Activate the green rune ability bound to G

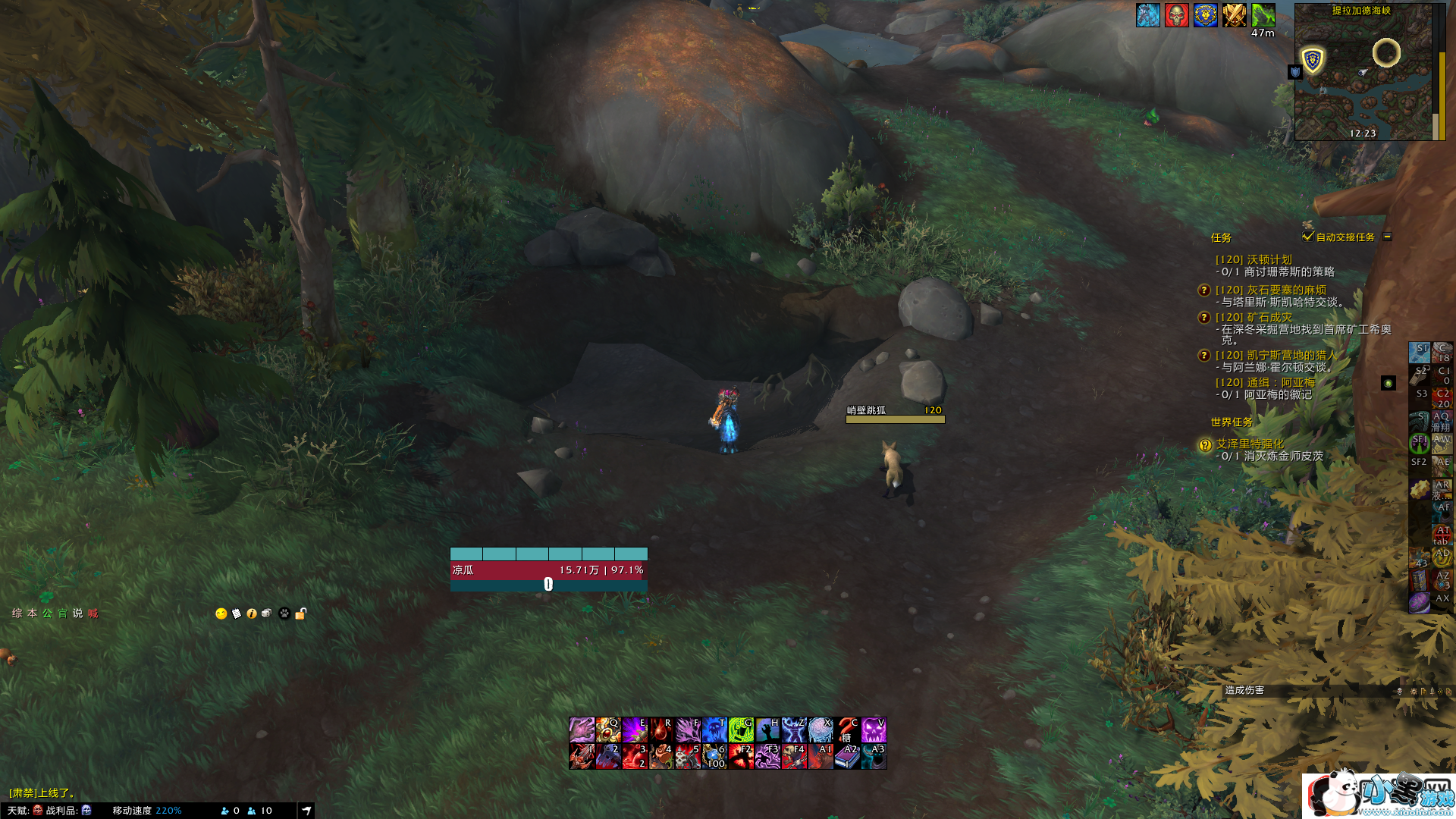click(x=741, y=730)
